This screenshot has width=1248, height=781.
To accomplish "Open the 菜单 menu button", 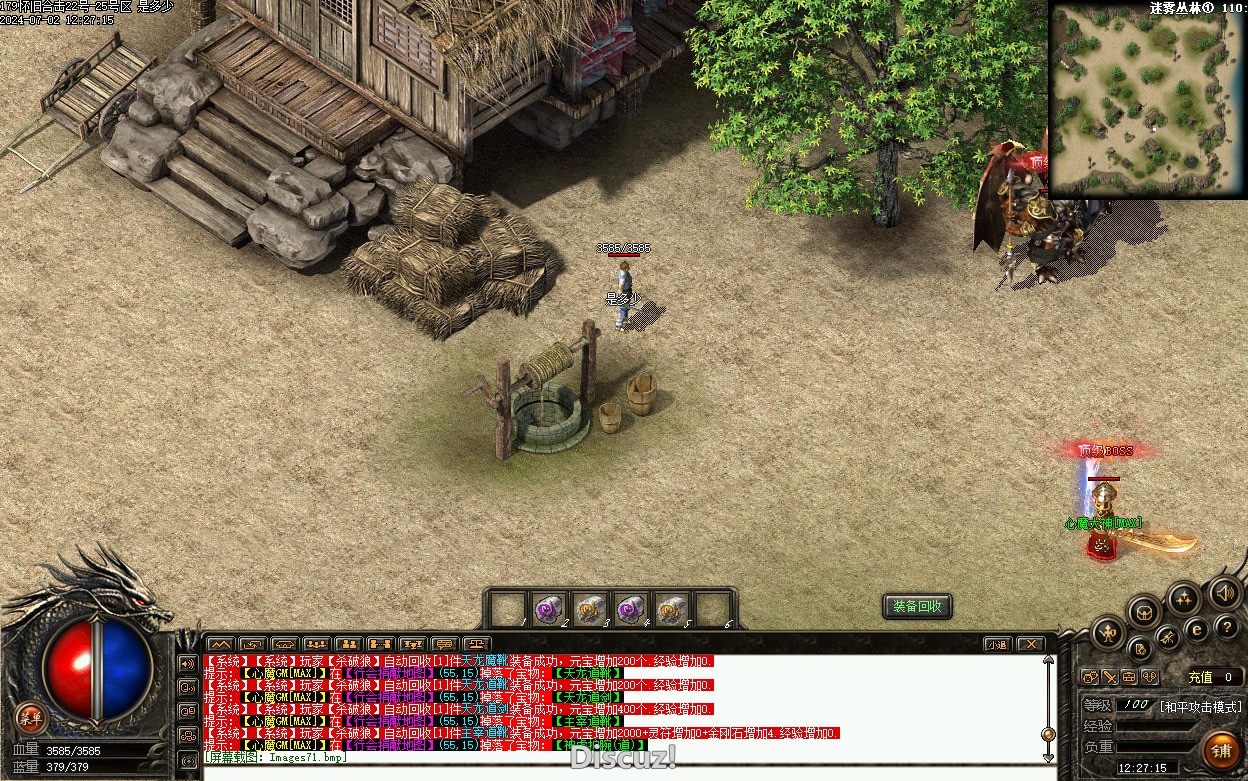I will tap(31, 717).
